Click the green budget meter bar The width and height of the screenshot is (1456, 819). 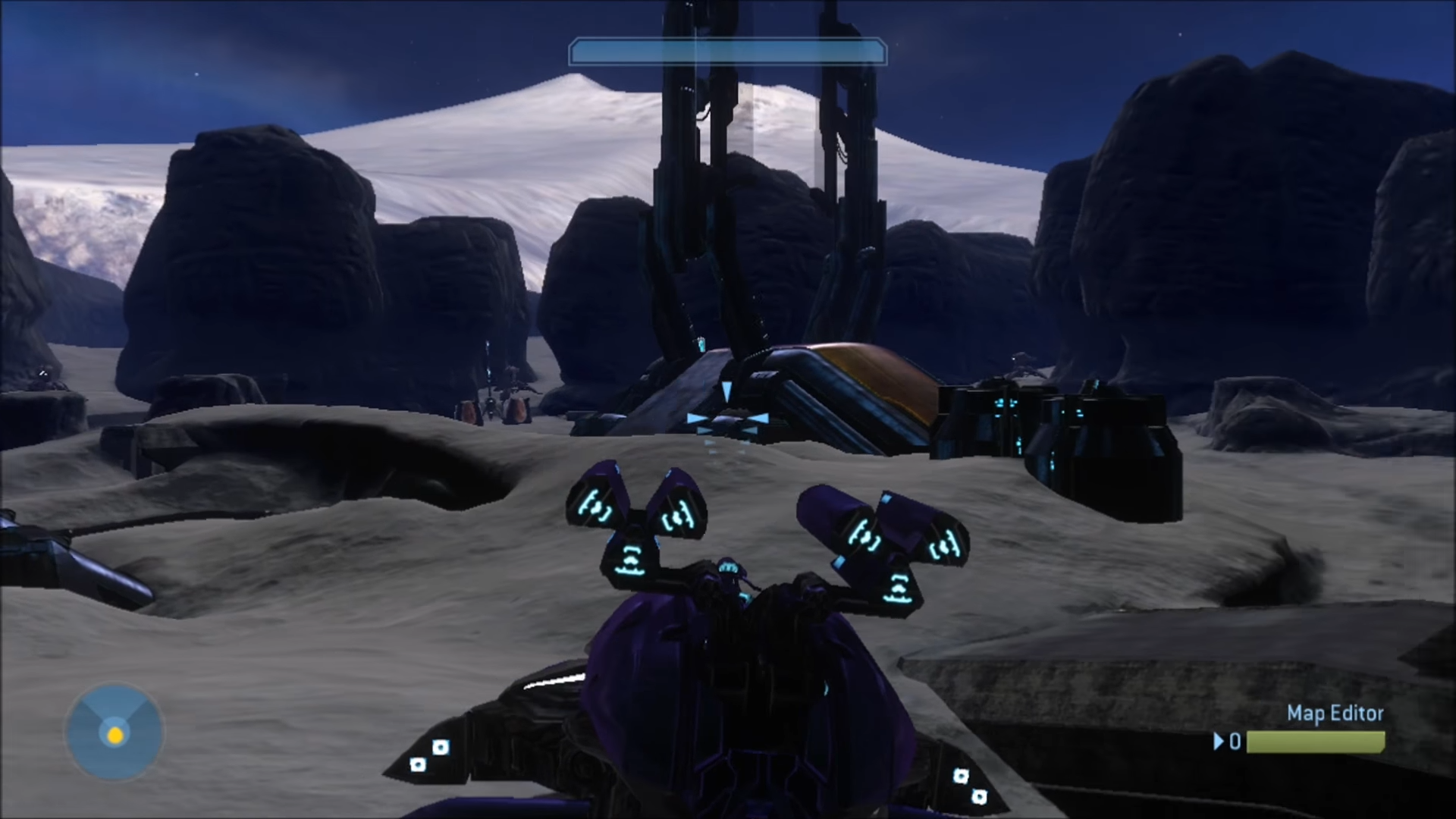[1316, 742]
